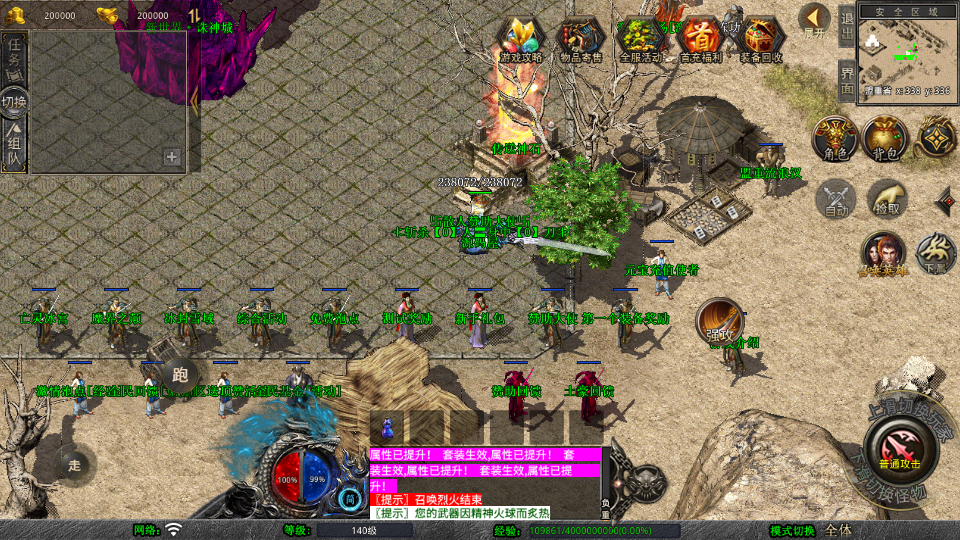Activate the 强攻 forced attack skill
Screen dimensions: 960x540
click(x=720, y=319)
